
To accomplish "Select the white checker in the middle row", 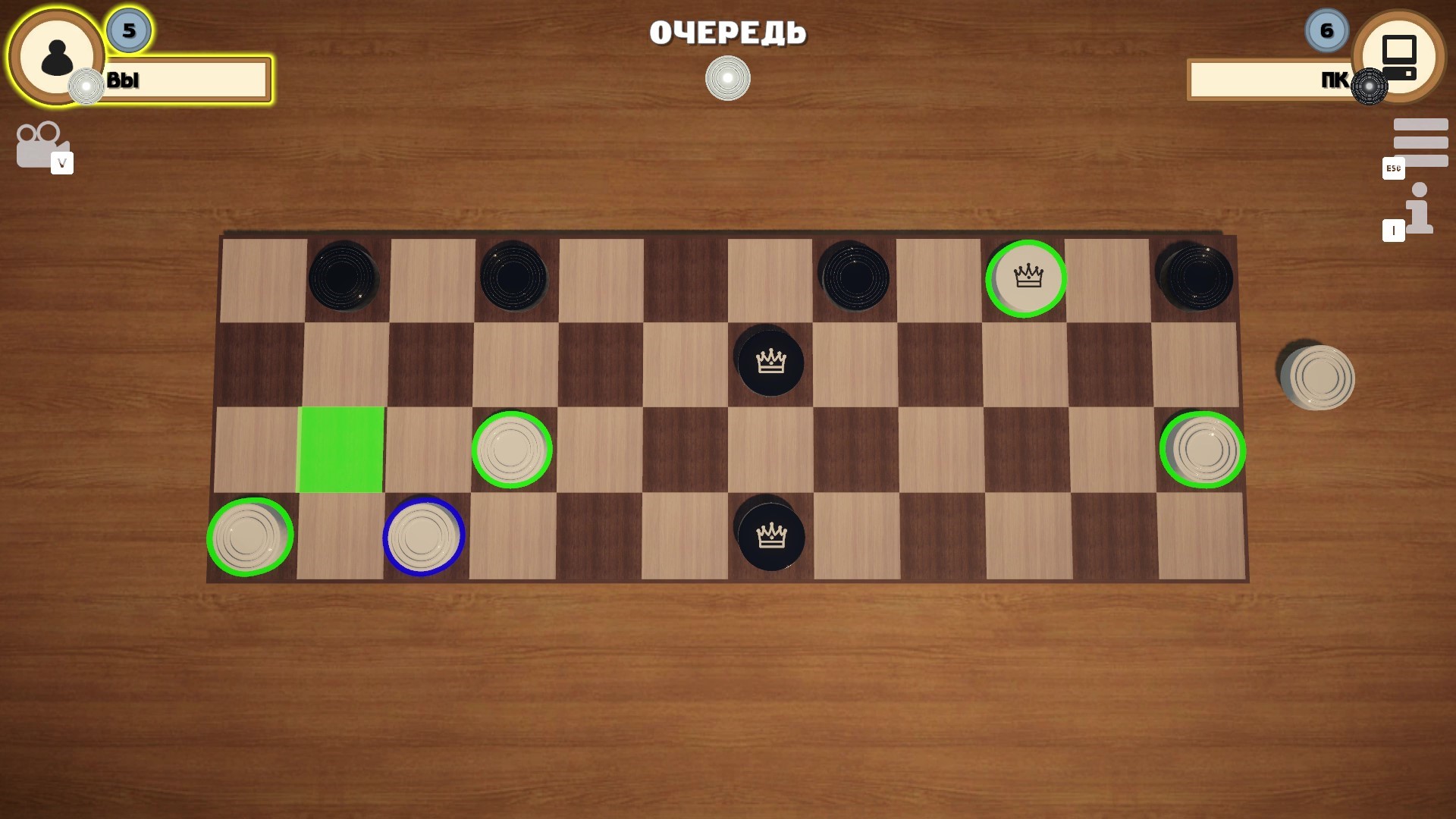I will coord(512,450).
